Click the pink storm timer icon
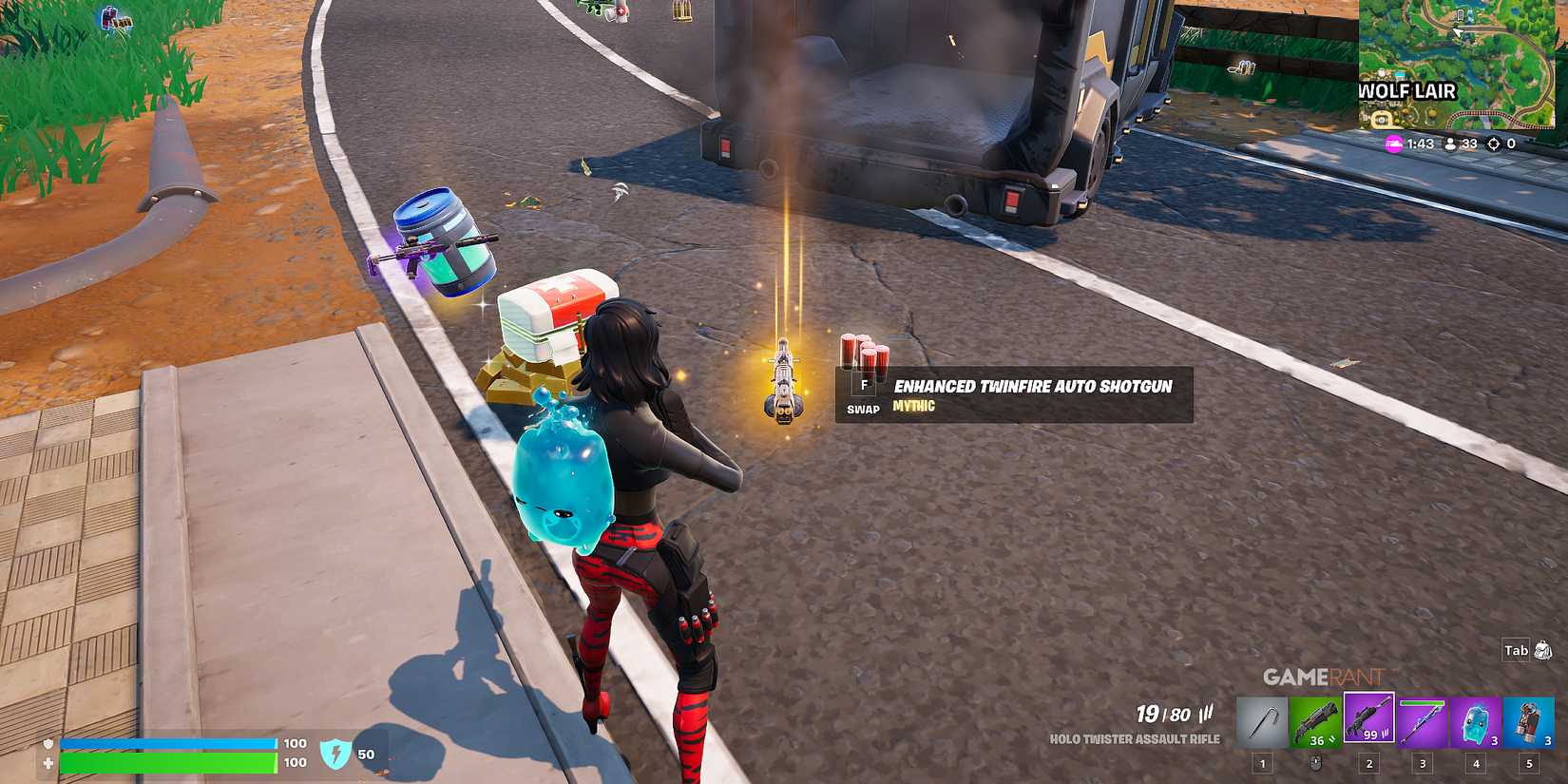Viewport: 1568px width, 784px height. 1394,143
